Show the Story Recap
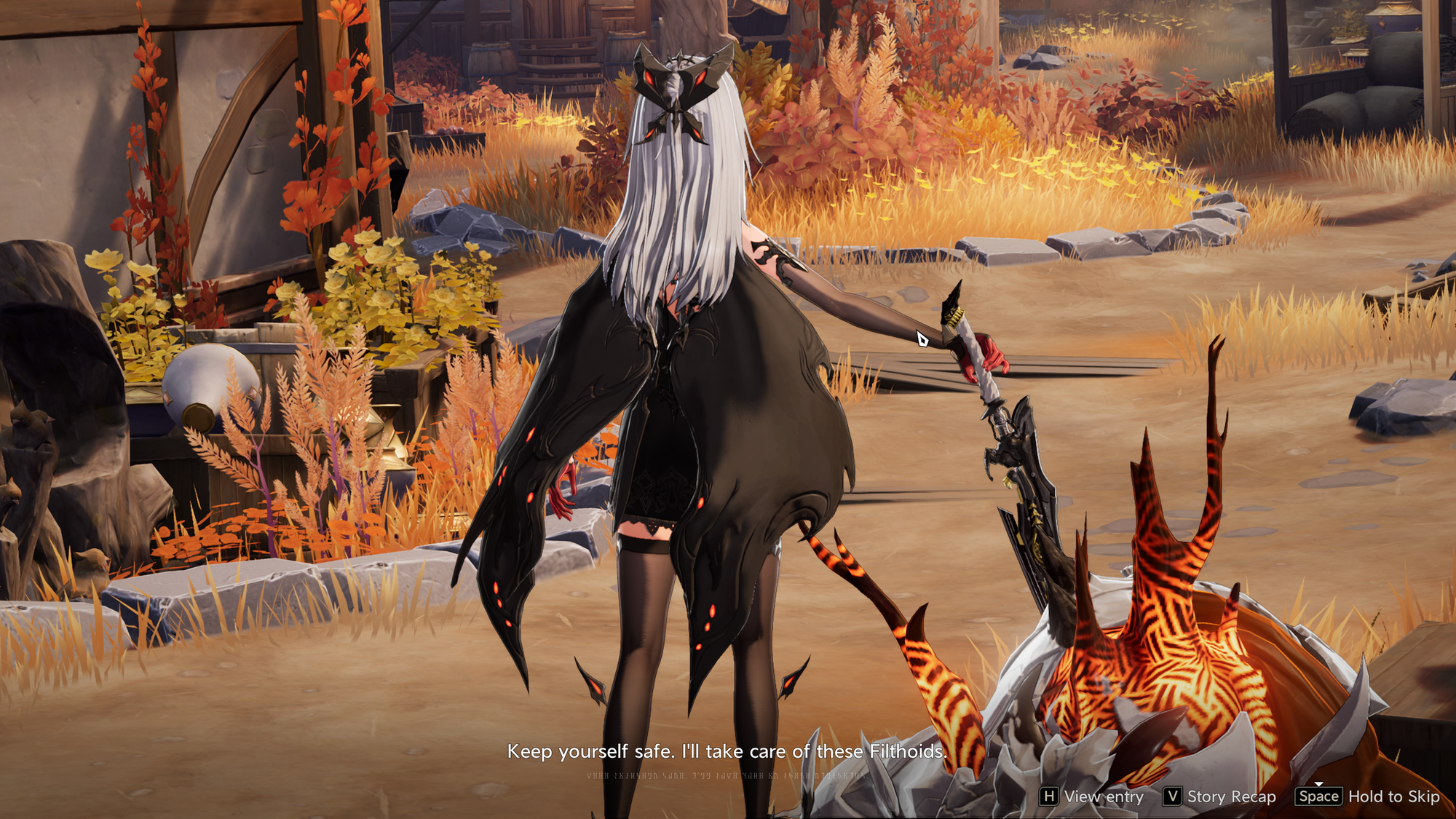The width and height of the screenshot is (1456, 819). 1220,796
